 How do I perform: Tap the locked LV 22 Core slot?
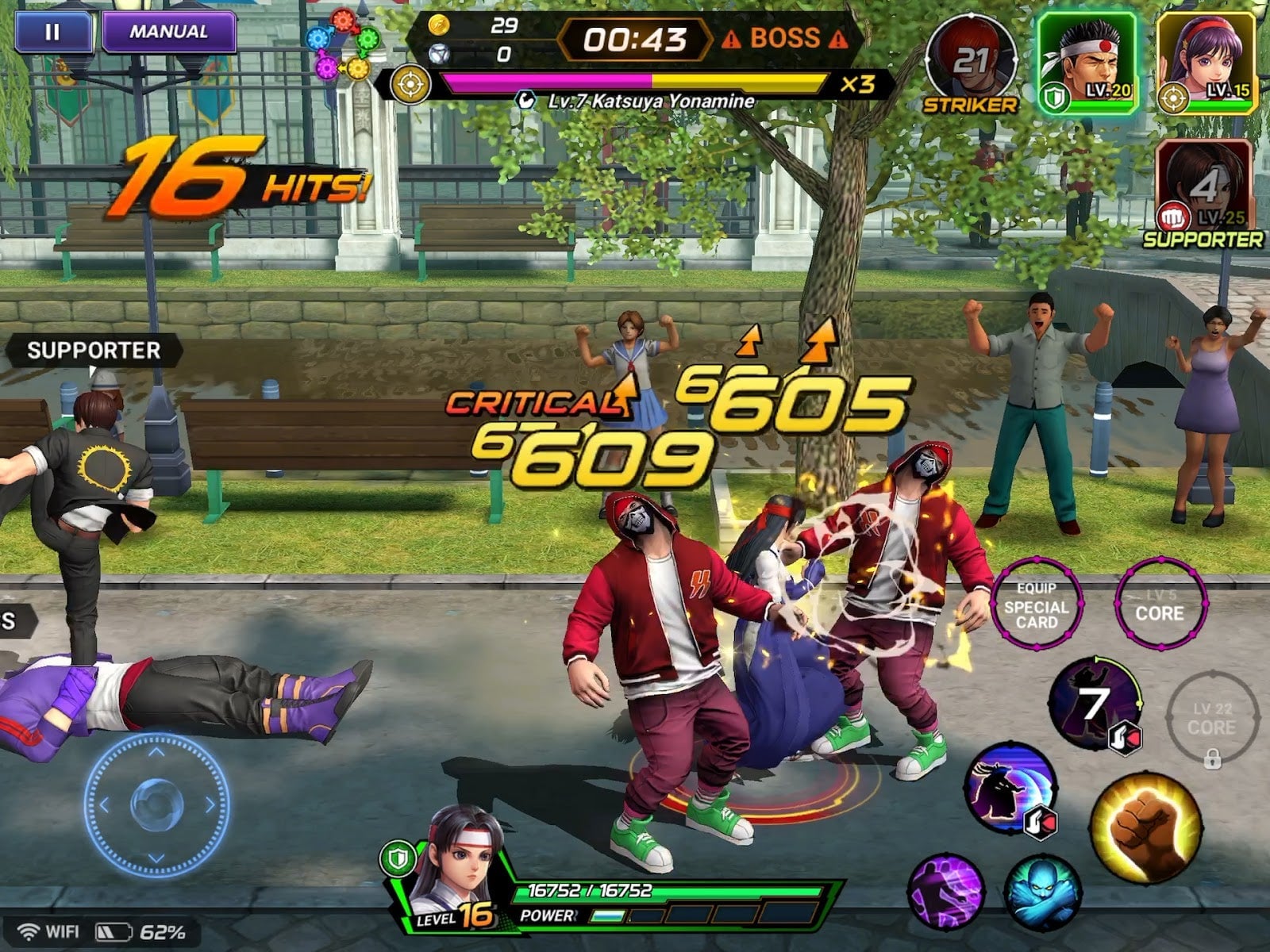tap(1212, 720)
